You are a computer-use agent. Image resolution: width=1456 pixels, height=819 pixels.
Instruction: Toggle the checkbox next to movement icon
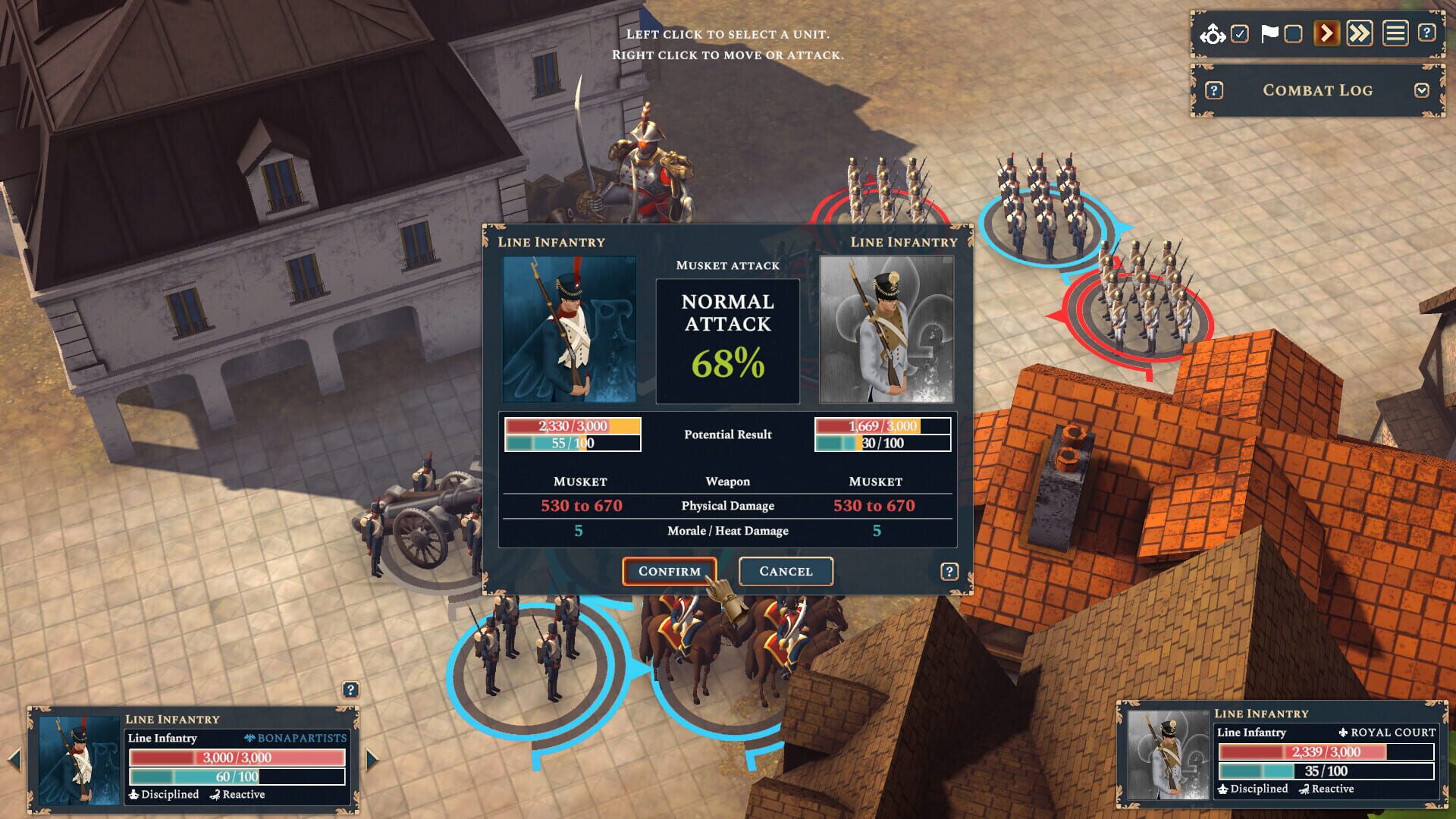[x=1238, y=33]
